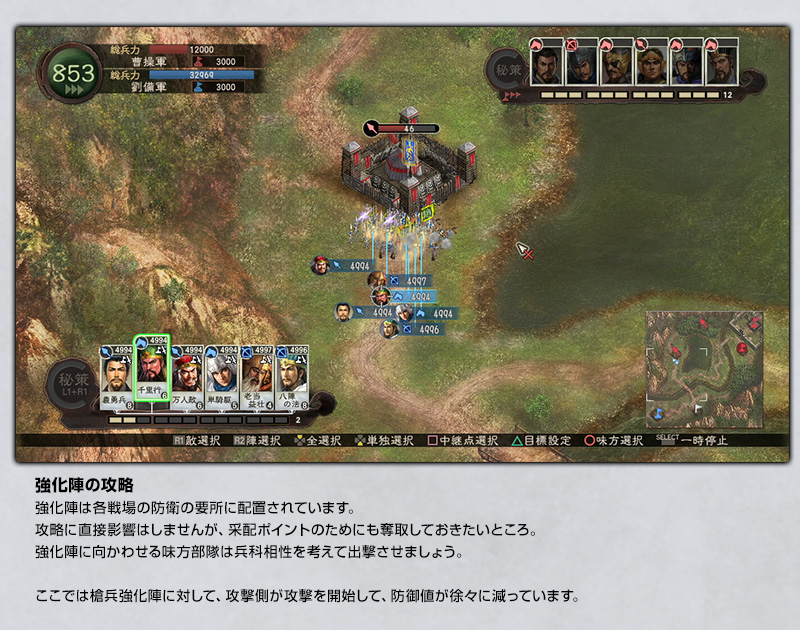Select the 八陣の法 strategist card

tap(291, 374)
